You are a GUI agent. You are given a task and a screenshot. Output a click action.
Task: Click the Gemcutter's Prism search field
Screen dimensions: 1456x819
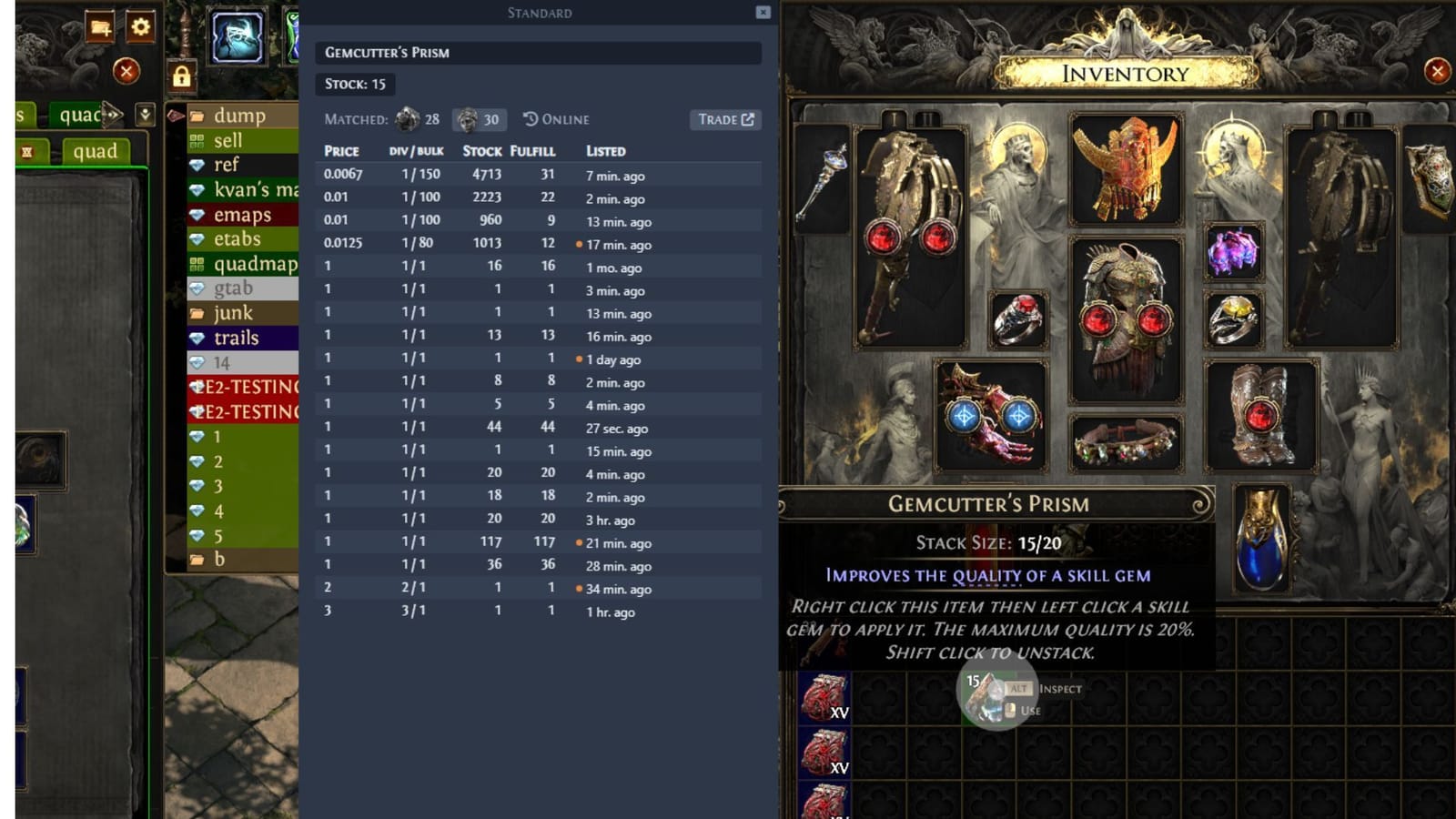[x=540, y=53]
